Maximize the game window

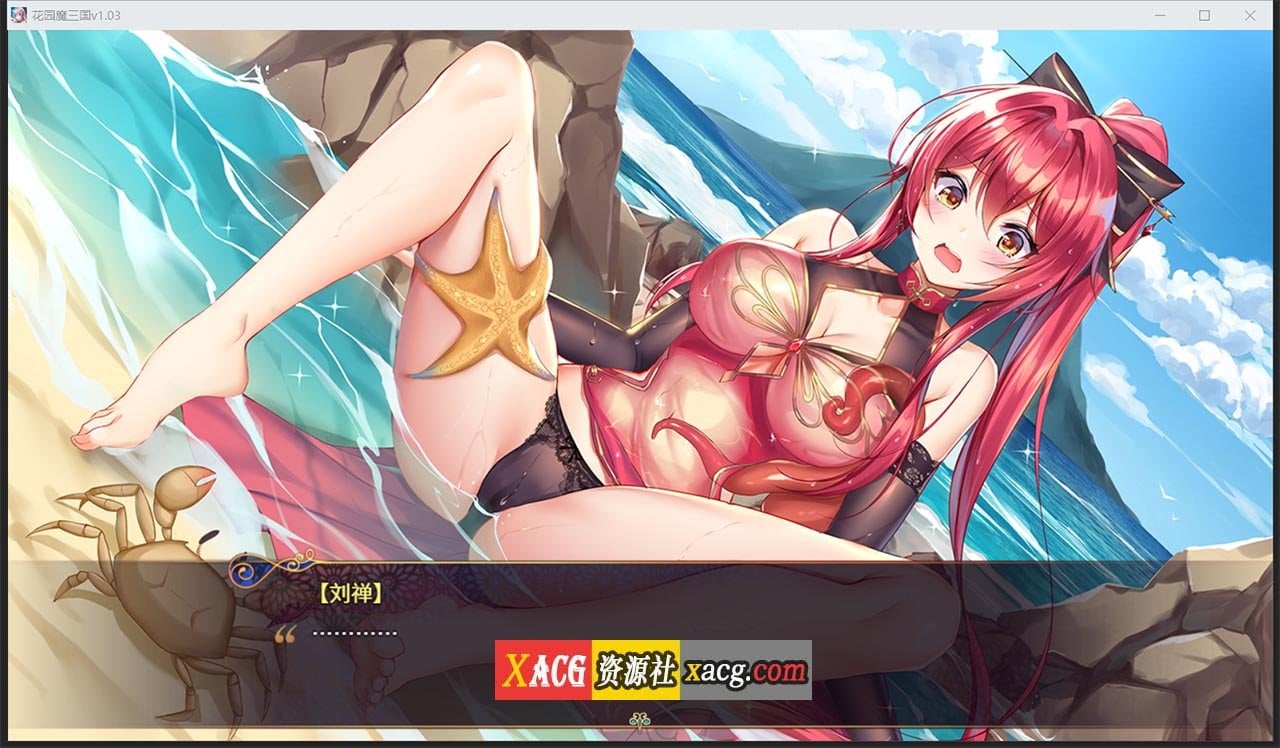point(1203,15)
